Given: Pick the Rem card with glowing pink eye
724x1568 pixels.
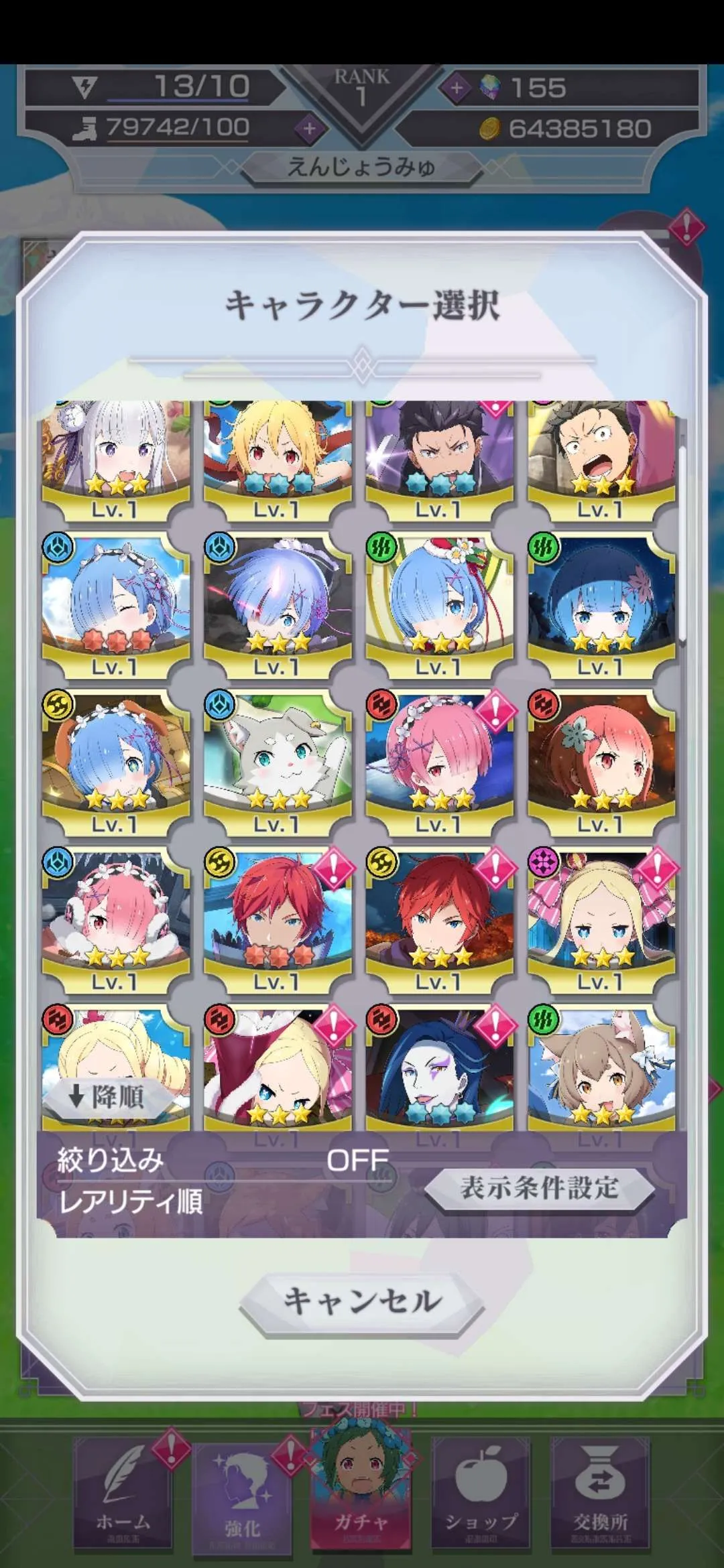Looking at the screenshot, I should (x=278, y=603).
